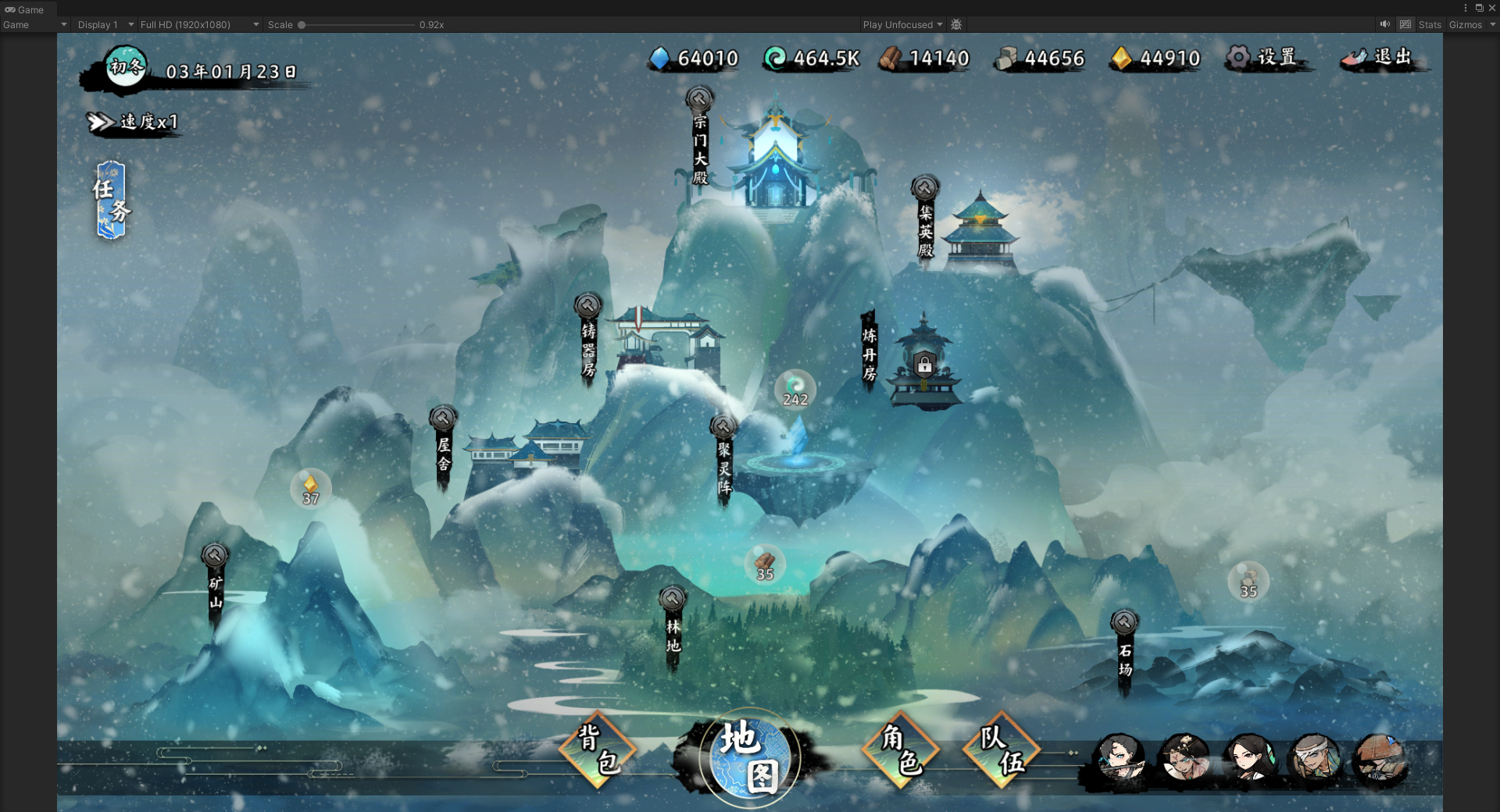Screen dimensions: 1500x812
Task: Enter the 集英殿 building
Action: [x=926, y=223]
